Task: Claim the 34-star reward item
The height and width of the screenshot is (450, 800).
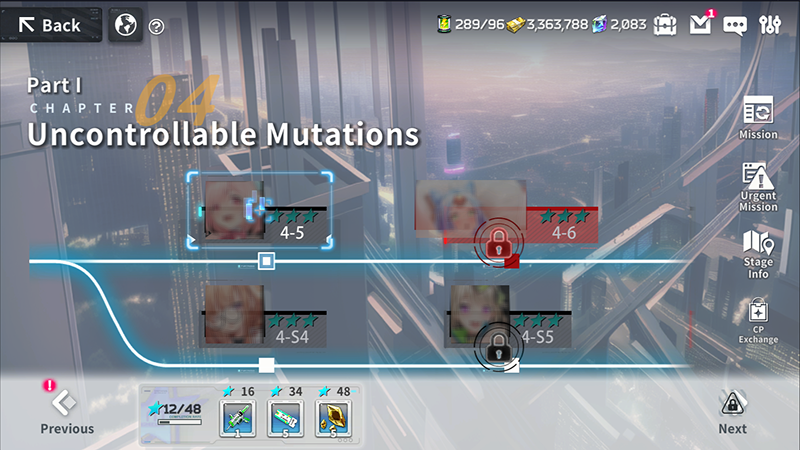Action: [286, 418]
